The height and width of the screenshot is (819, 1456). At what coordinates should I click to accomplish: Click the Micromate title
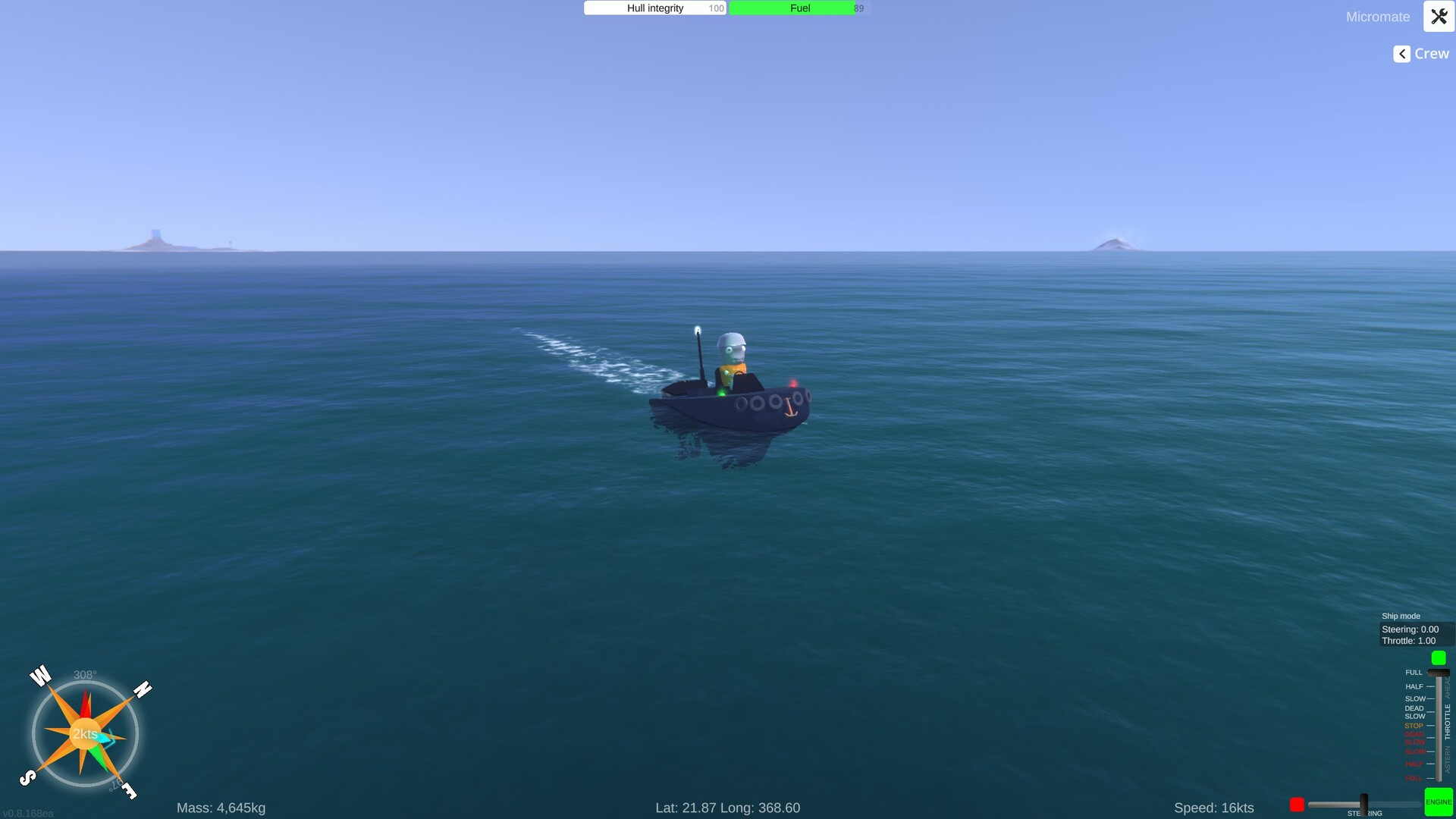1378,17
